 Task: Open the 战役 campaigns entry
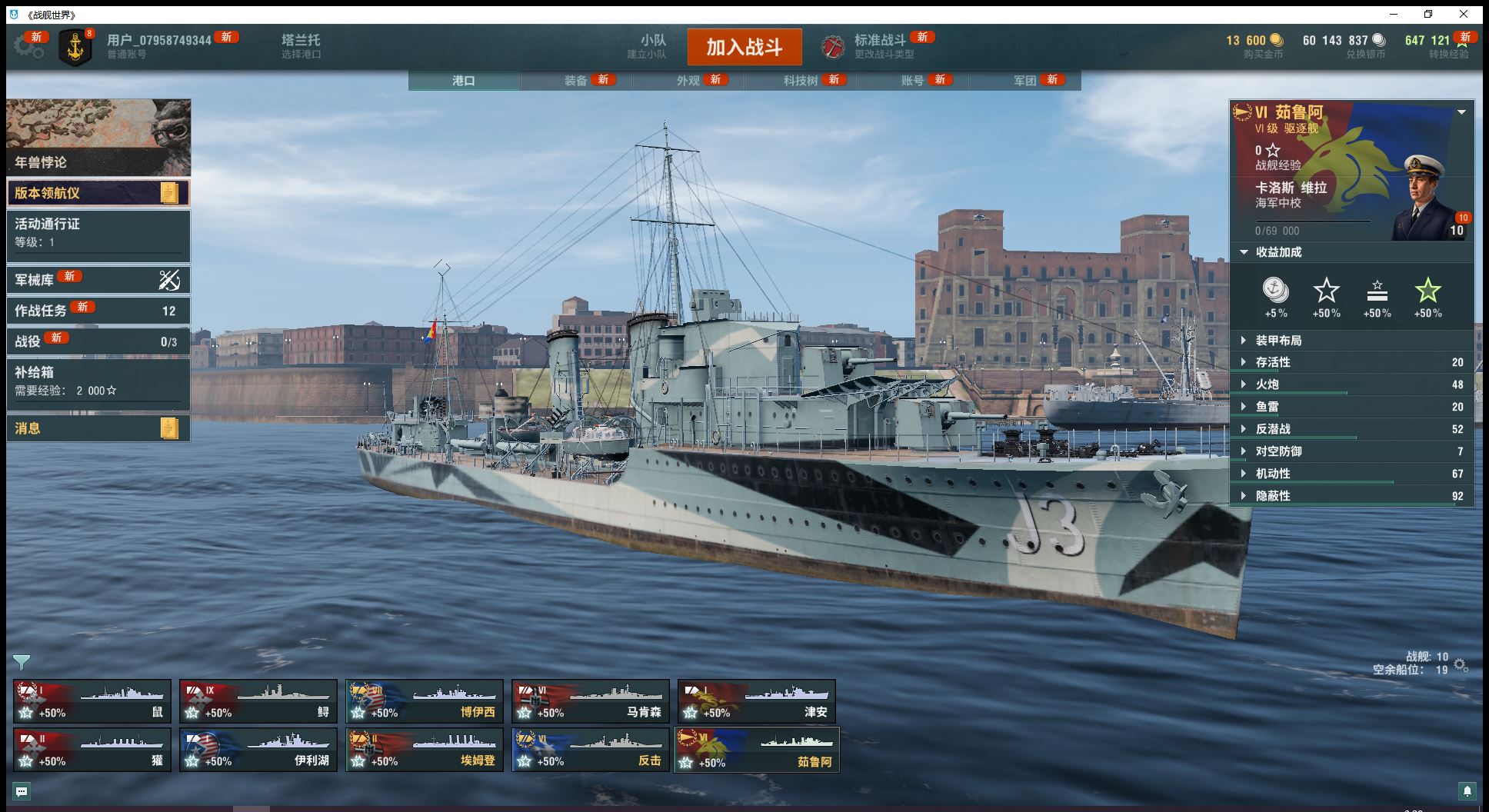(98, 341)
